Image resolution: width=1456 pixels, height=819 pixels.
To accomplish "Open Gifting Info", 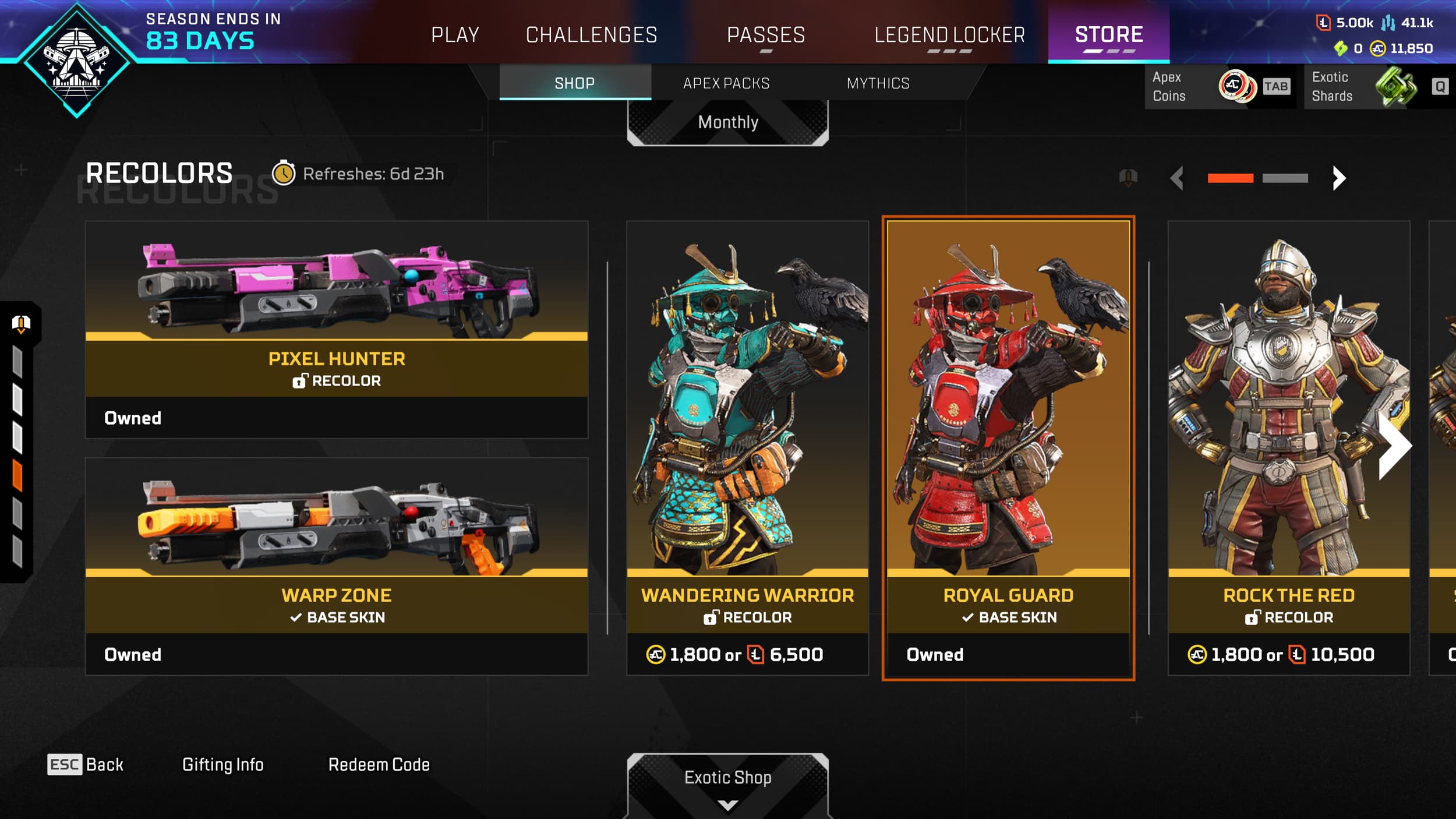I will [224, 764].
